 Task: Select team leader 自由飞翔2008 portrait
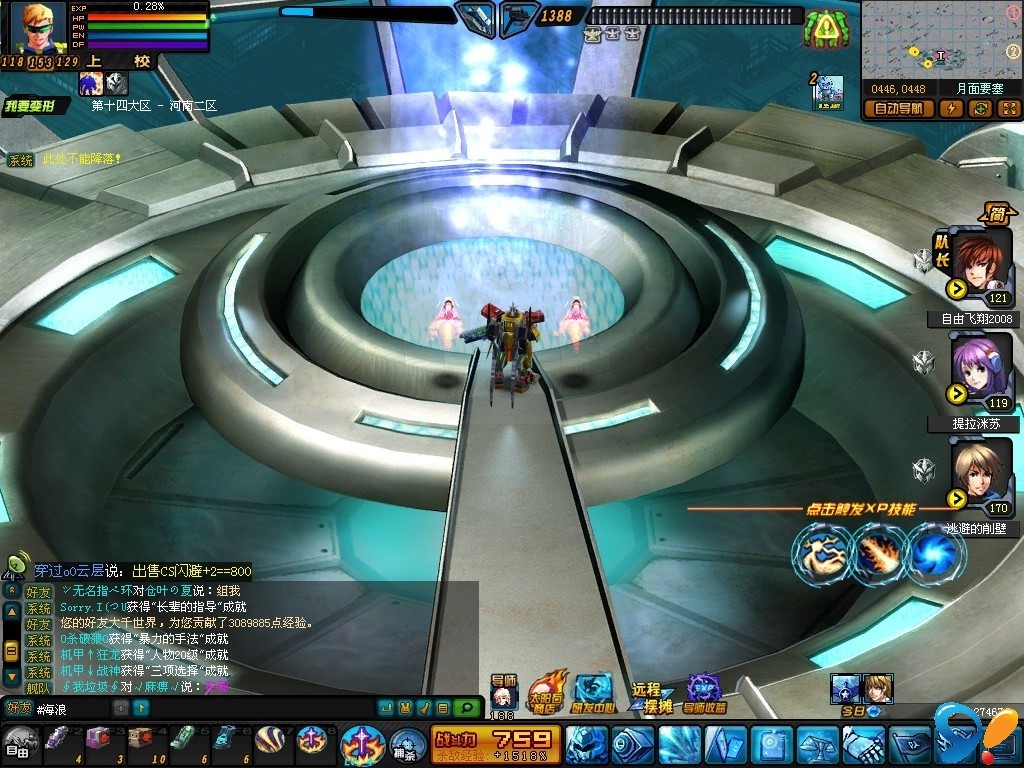[x=981, y=262]
